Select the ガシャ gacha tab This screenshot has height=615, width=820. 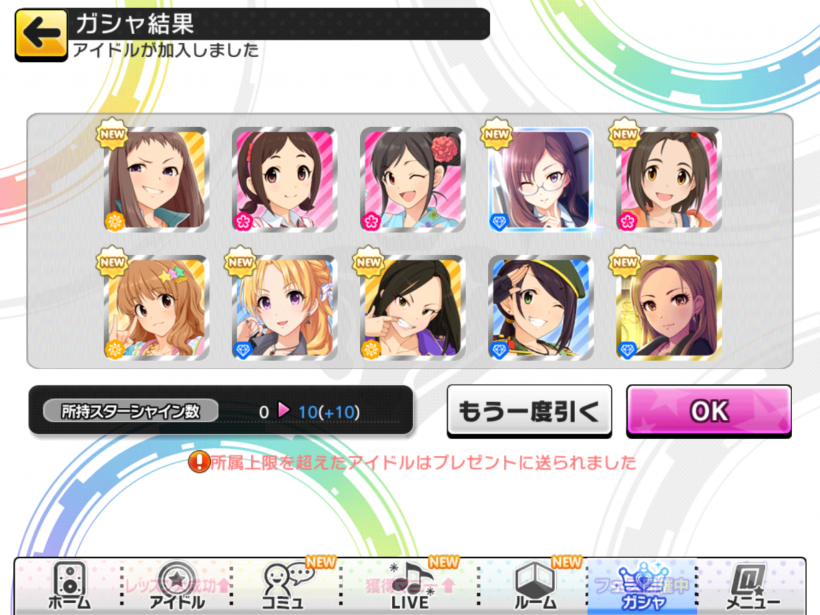click(644, 586)
